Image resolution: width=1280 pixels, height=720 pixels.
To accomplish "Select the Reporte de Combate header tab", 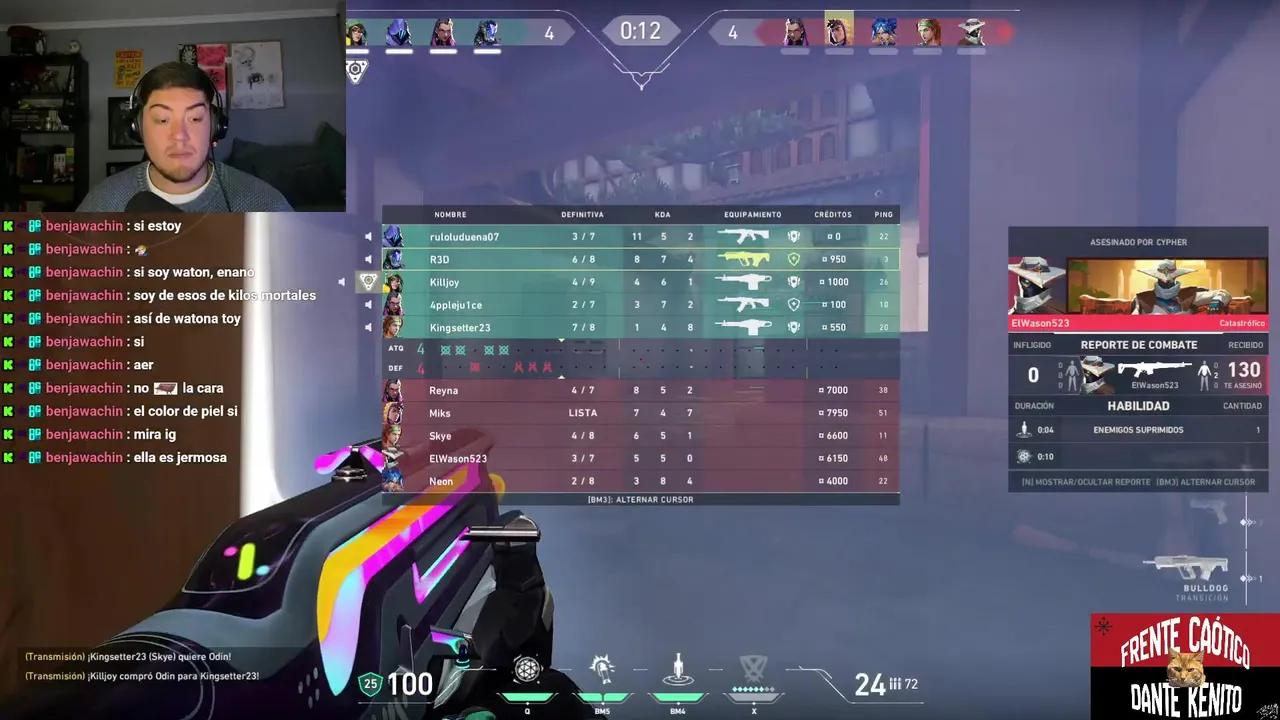I will click(1138, 344).
